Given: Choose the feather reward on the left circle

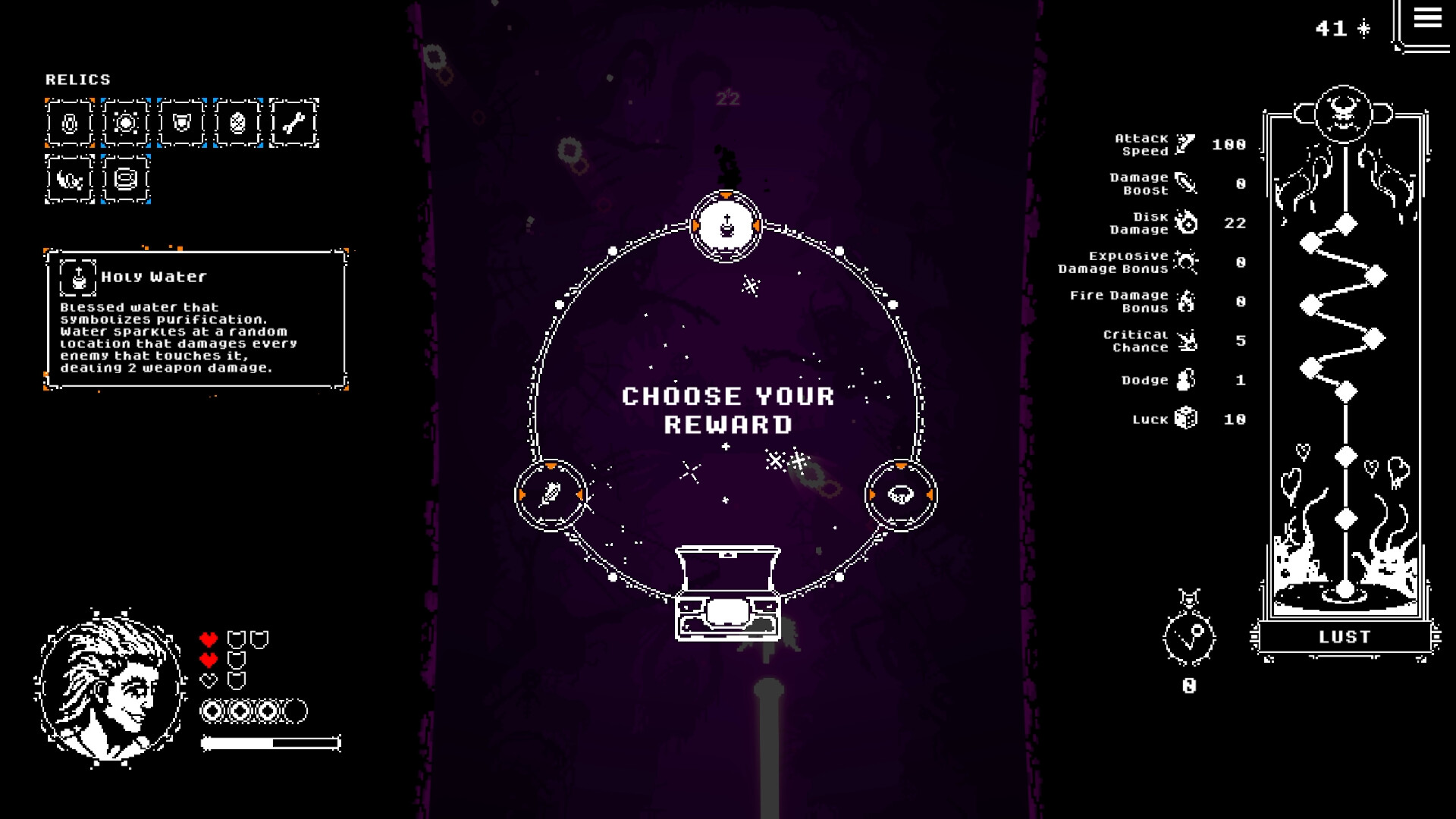Looking at the screenshot, I should [x=550, y=494].
